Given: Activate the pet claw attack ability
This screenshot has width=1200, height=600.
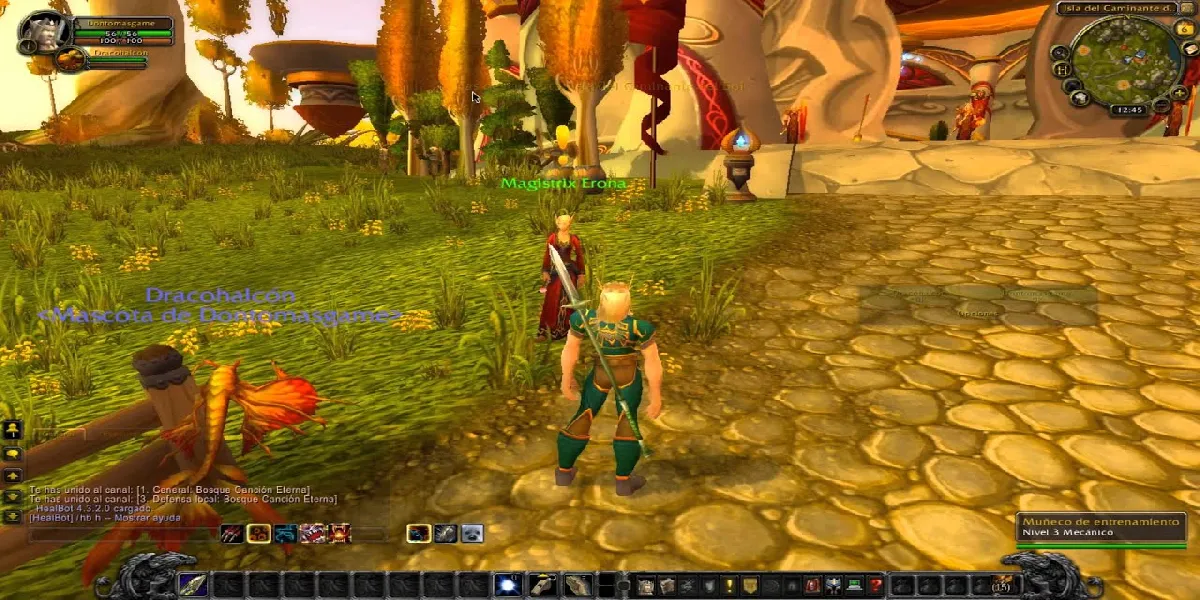Looking at the screenshot, I should click(x=231, y=534).
